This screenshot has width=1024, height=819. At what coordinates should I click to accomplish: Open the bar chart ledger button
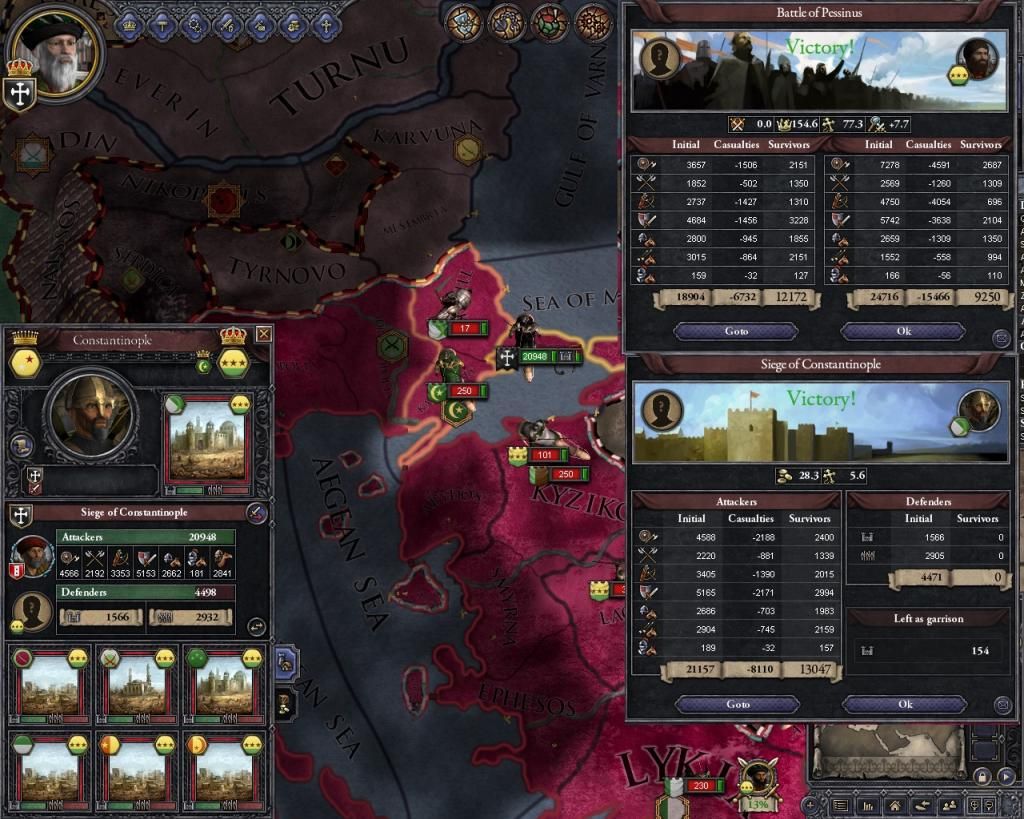tap(868, 805)
